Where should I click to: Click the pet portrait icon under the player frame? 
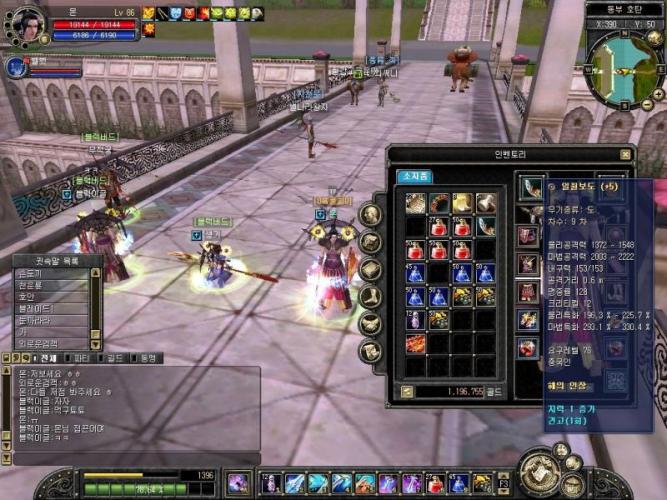16,67
